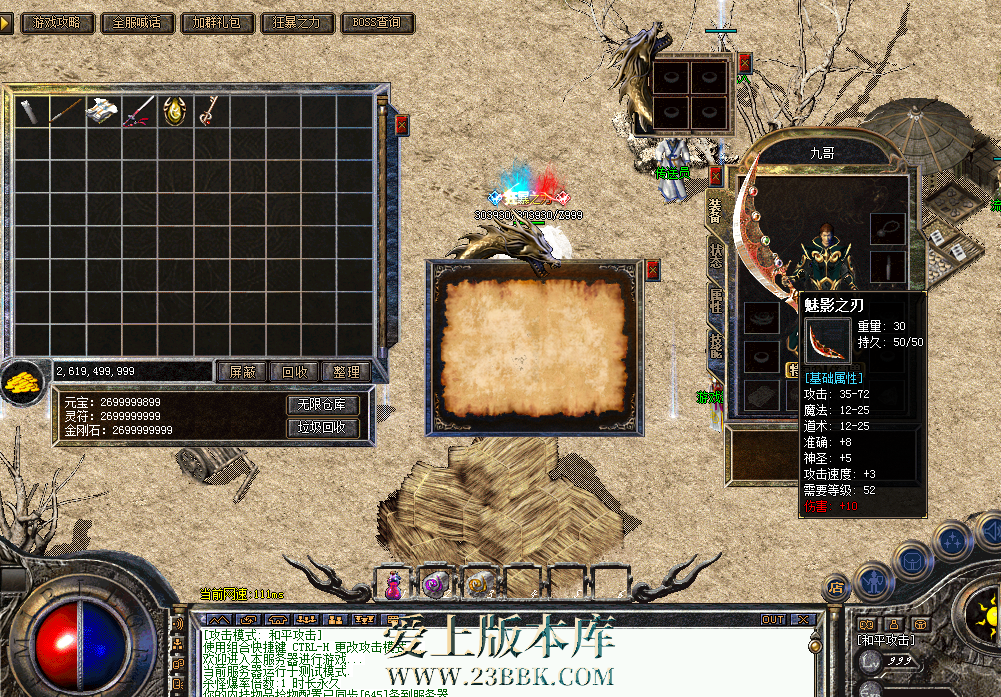Activate the 狂暴之力 button
1001x697 pixels.
297,22
